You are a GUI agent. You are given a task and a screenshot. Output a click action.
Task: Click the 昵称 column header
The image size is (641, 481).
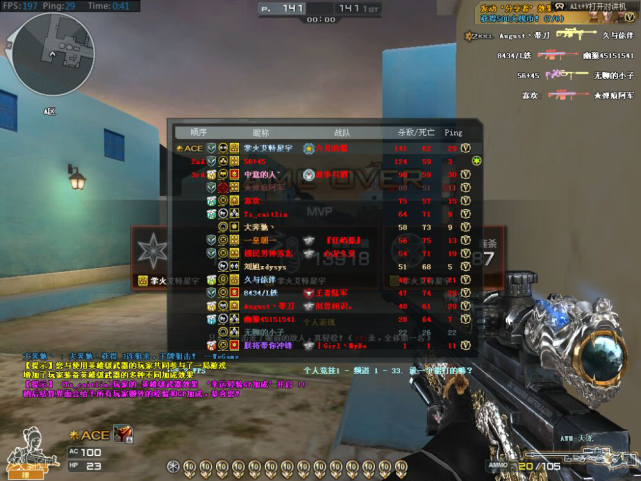pyautogui.click(x=261, y=131)
